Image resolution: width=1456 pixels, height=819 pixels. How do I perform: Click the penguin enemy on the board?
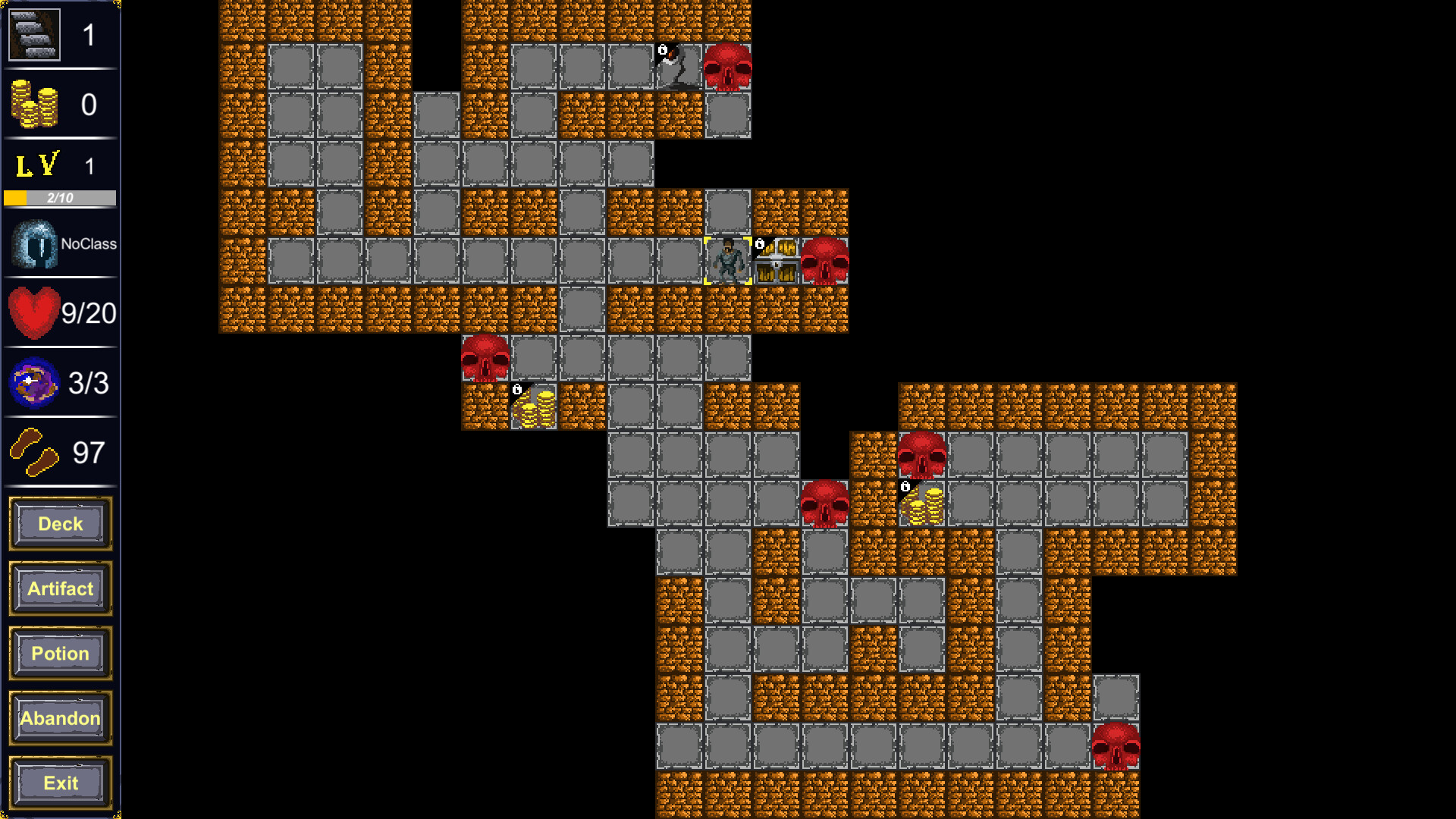click(x=673, y=67)
